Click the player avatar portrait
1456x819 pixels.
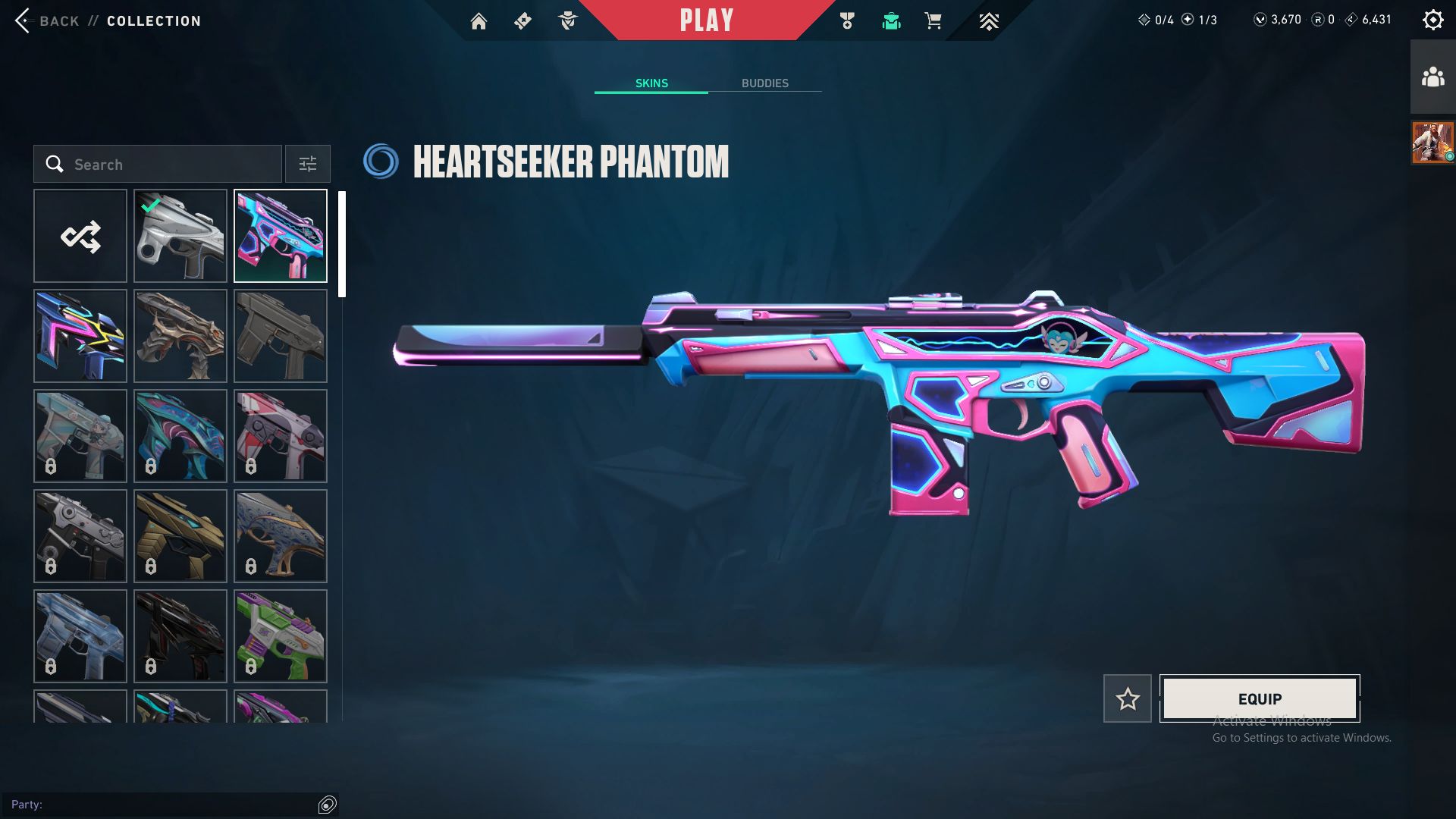(x=1432, y=143)
